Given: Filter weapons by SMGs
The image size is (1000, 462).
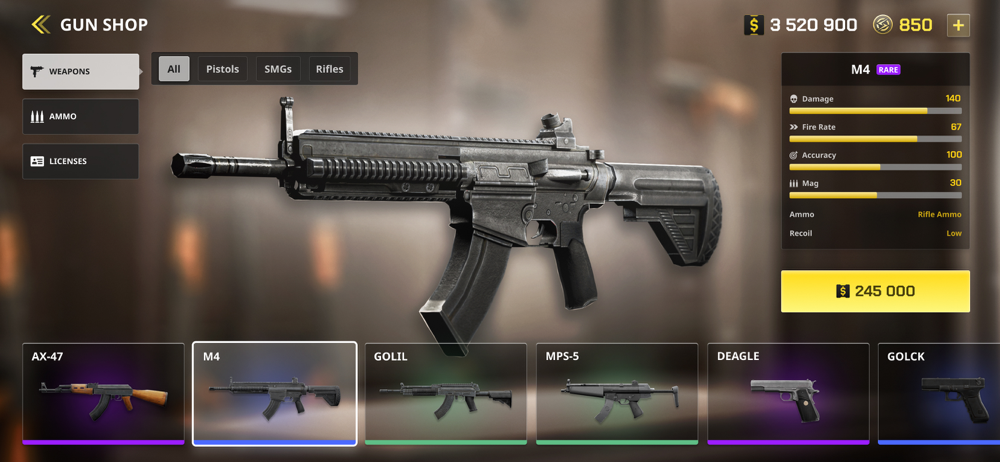Looking at the screenshot, I should click(278, 69).
